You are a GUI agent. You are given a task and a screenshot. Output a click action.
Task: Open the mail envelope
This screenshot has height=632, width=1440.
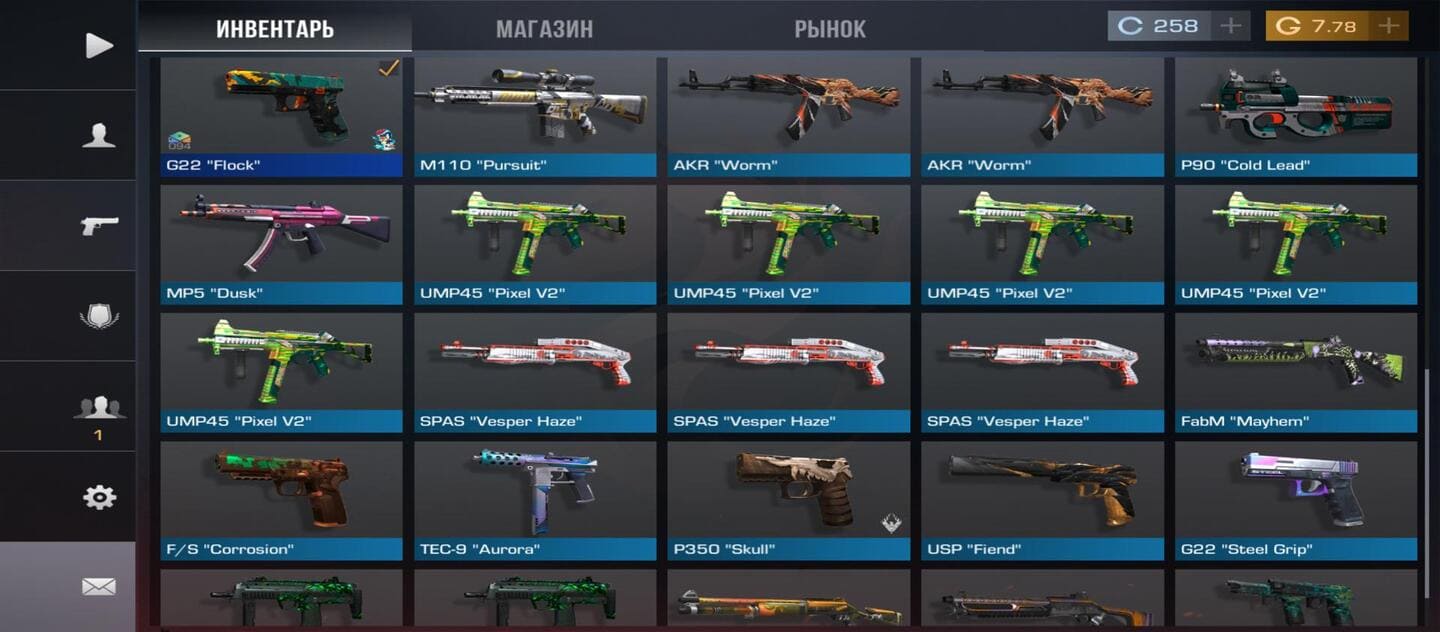pyautogui.click(x=98, y=587)
